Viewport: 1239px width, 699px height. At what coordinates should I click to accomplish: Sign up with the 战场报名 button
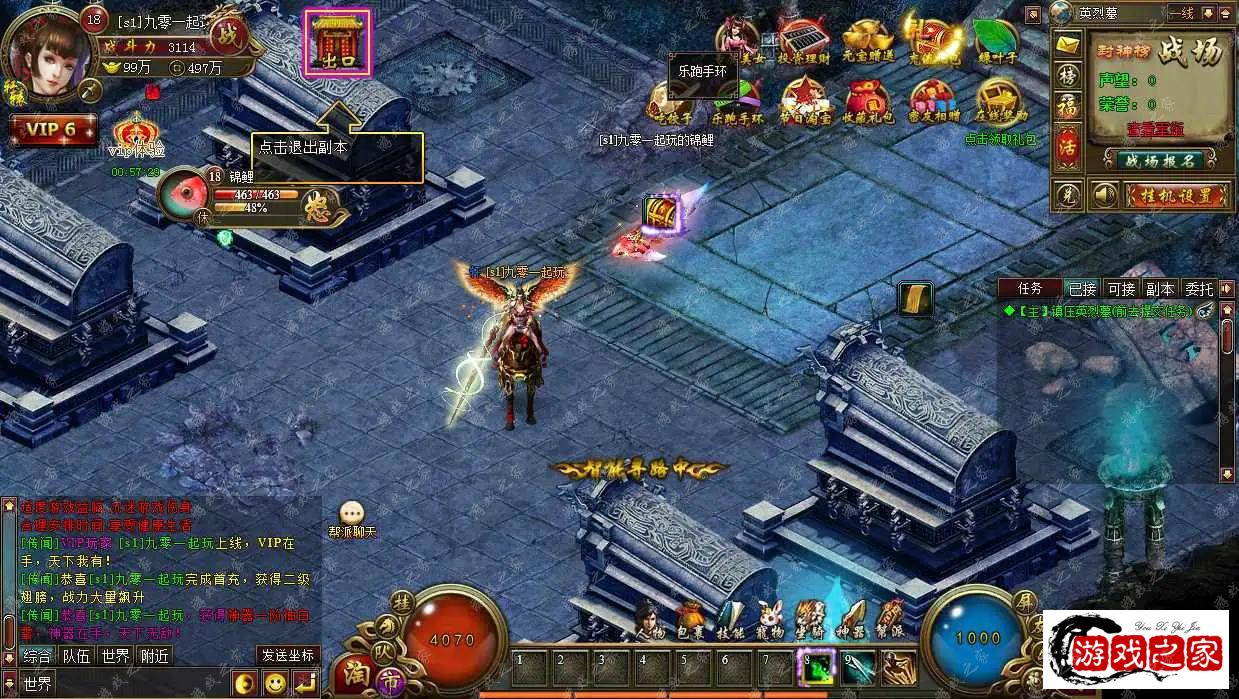tap(1160, 160)
